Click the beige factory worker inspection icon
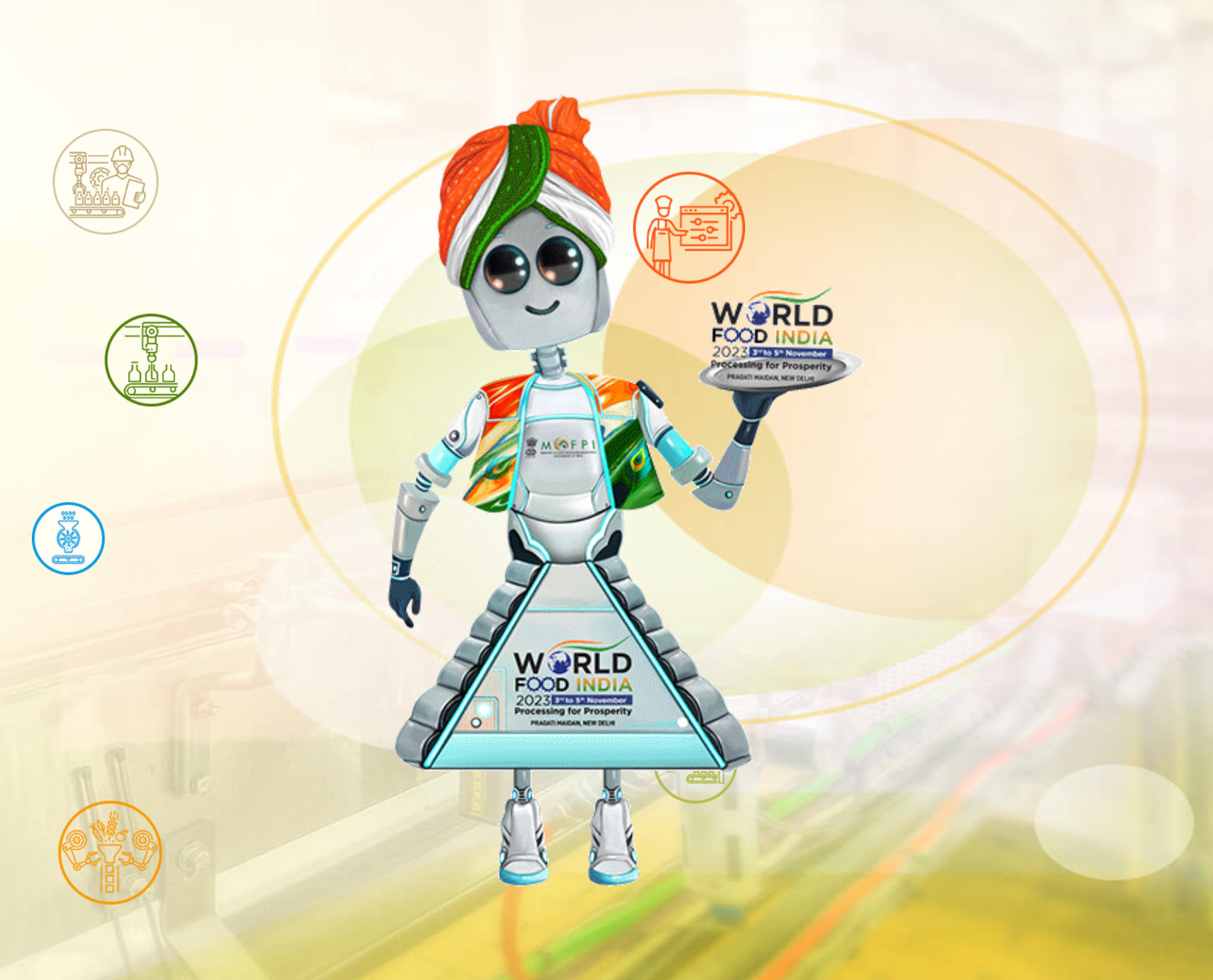 click(x=106, y=182)
